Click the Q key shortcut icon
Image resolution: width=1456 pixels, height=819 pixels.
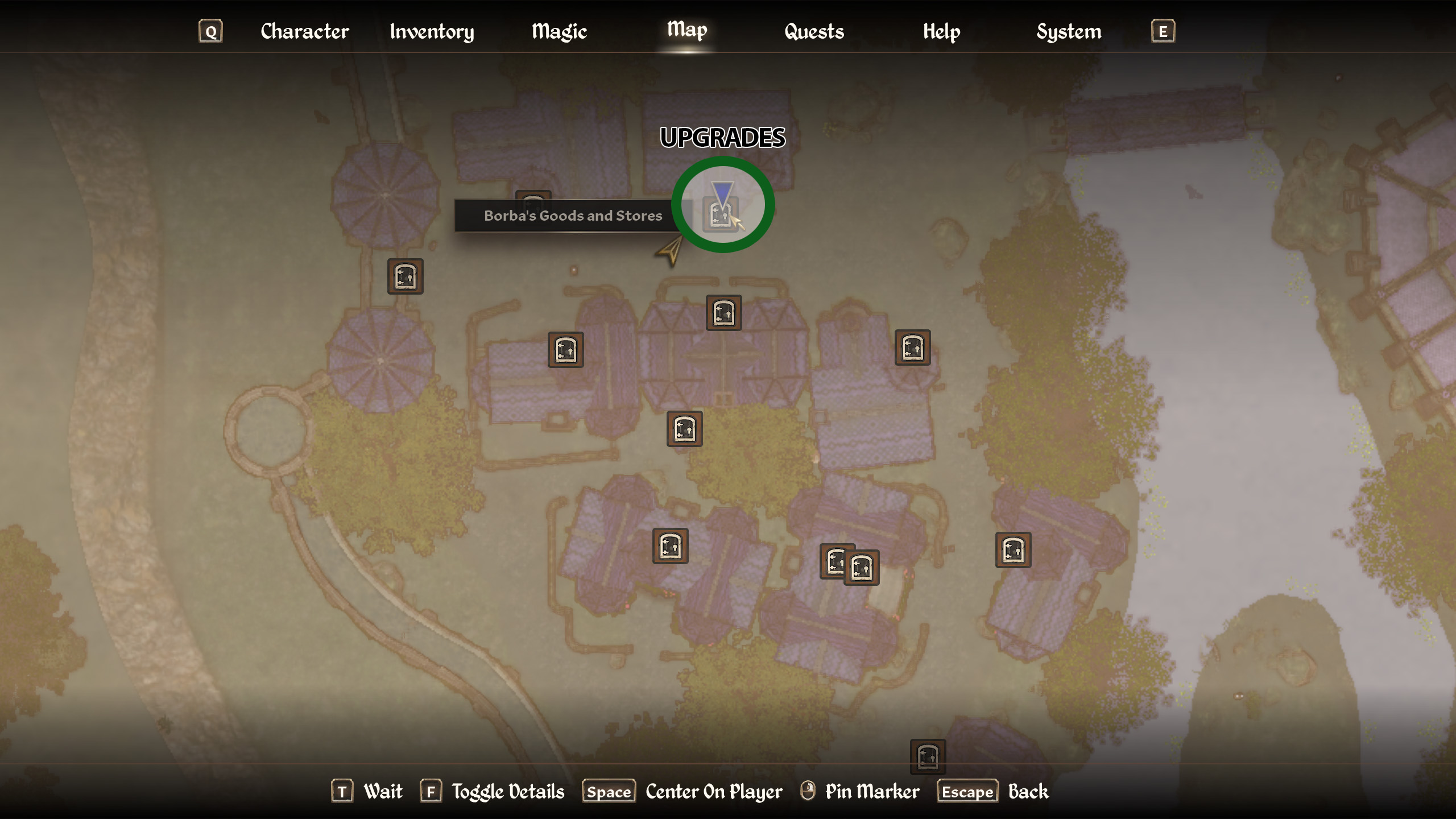click(210, 31)
